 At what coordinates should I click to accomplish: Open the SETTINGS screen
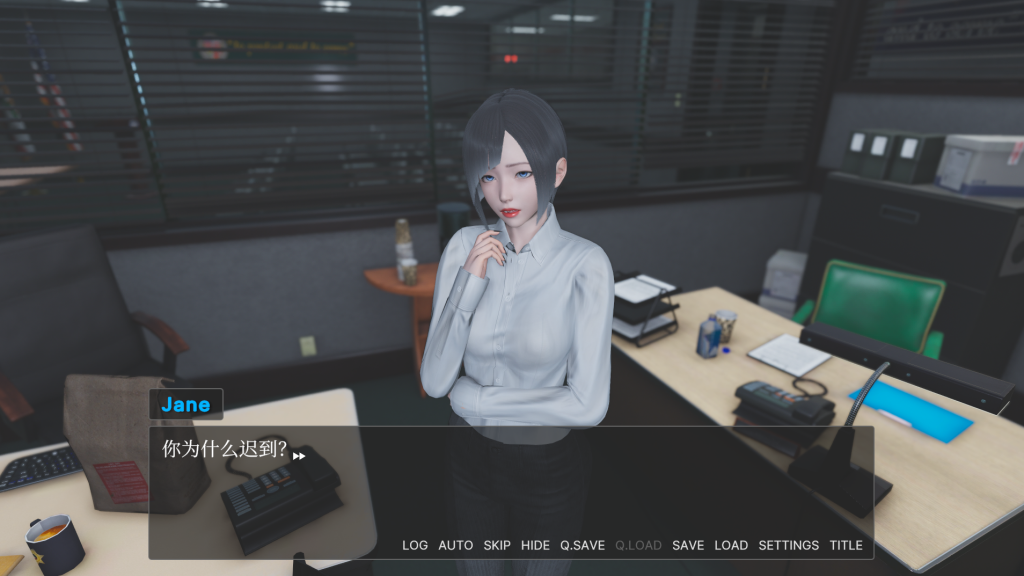[788, 545]
